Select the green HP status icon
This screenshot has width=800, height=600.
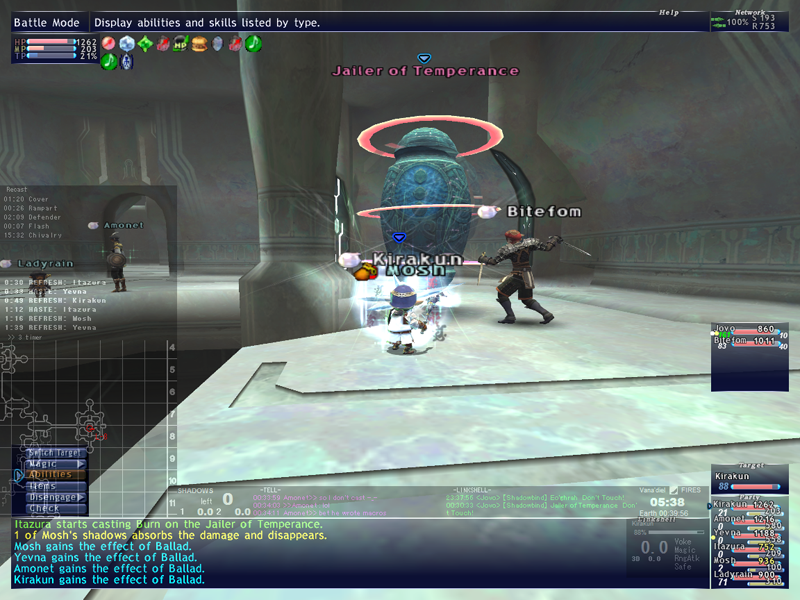point(181,44)
